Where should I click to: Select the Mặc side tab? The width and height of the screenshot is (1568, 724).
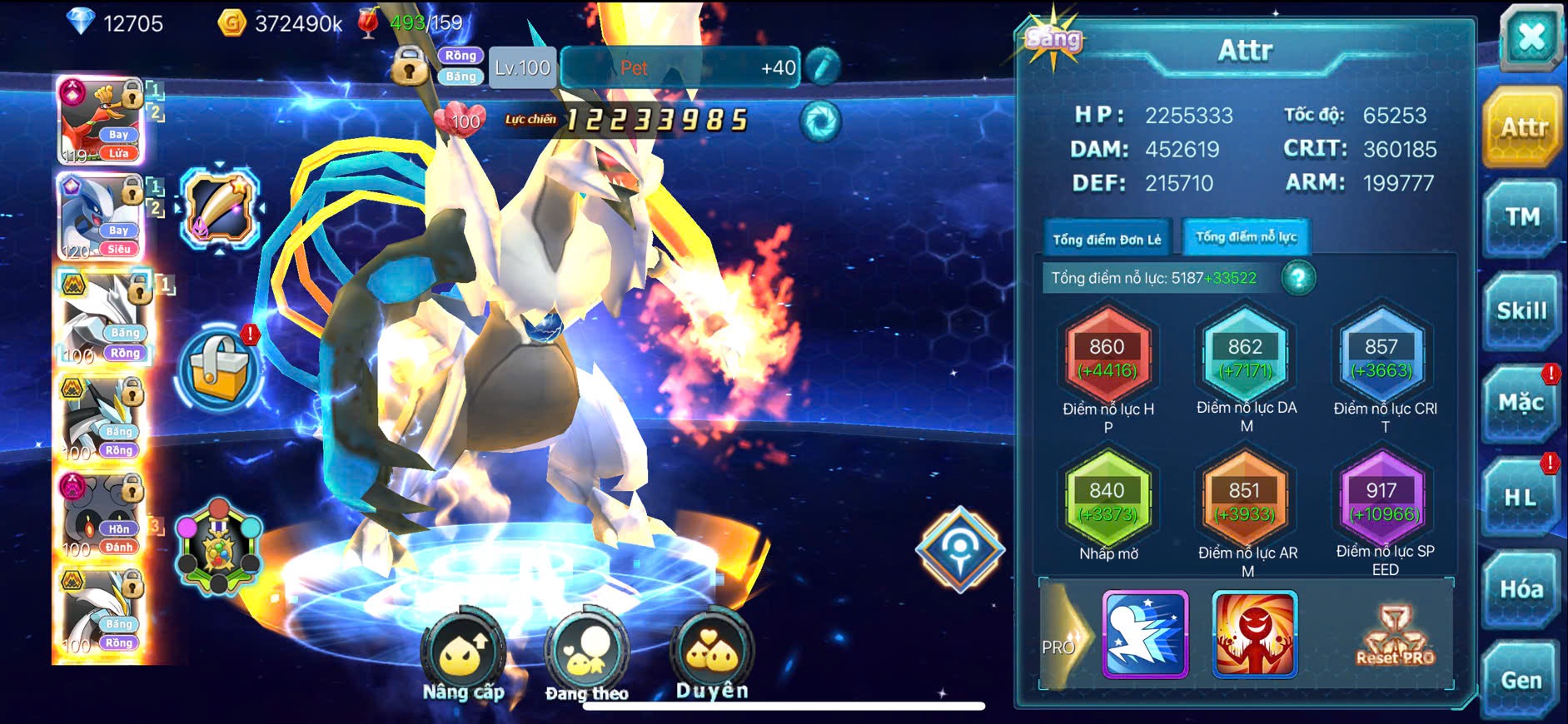click(x=1521, y=404)
